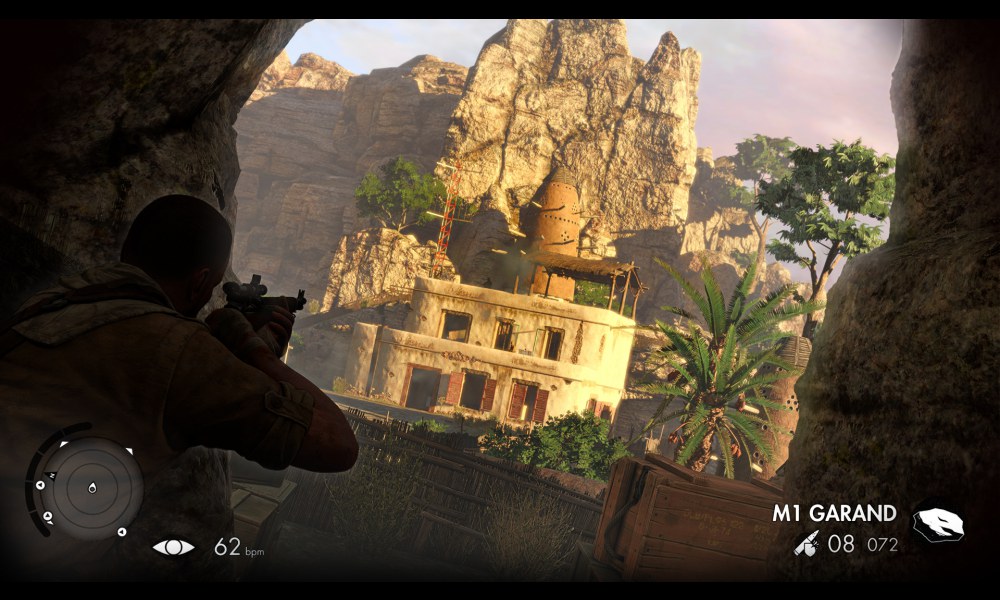
Task: Click the circular radar minimap
Action: (90, 488)
